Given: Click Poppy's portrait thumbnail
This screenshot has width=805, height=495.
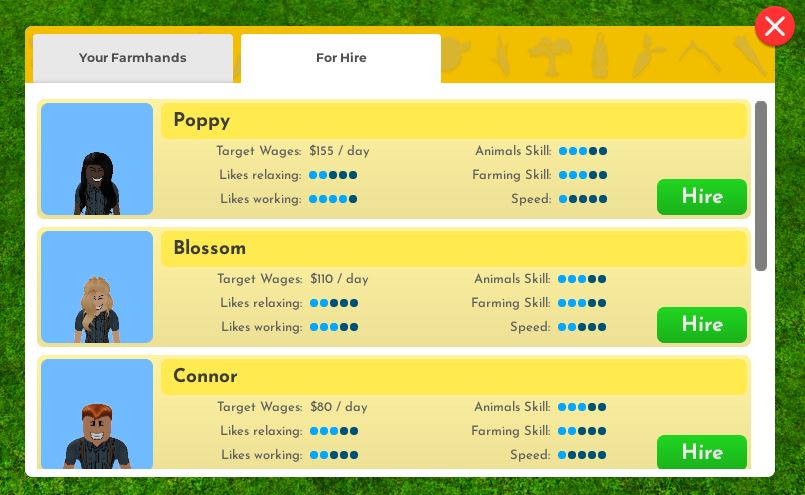Looking at the screenshot, I should [x=97, y=159].
